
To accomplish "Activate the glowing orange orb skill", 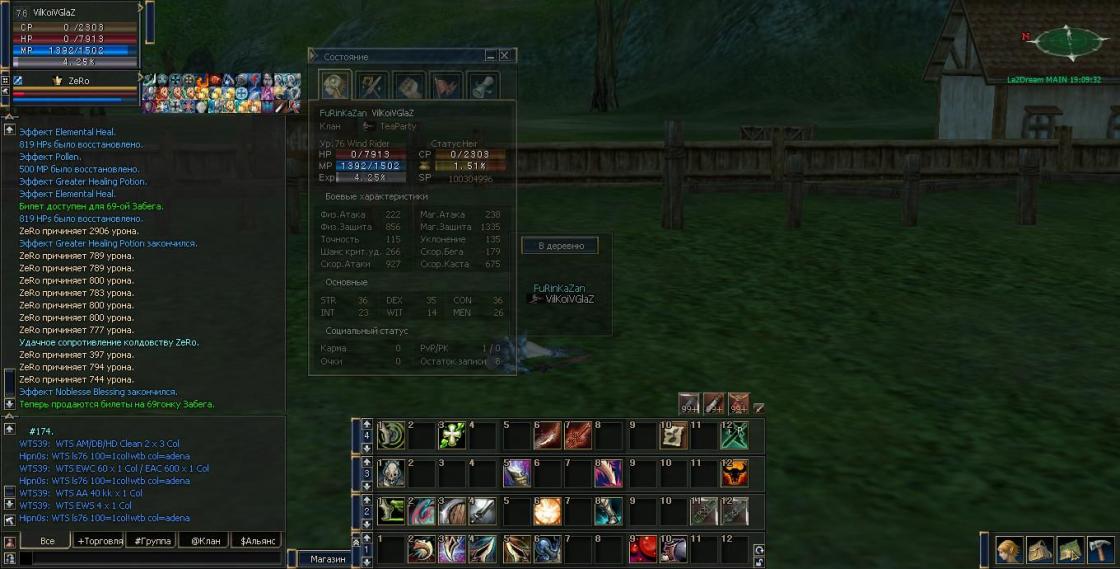I will 547,511.
